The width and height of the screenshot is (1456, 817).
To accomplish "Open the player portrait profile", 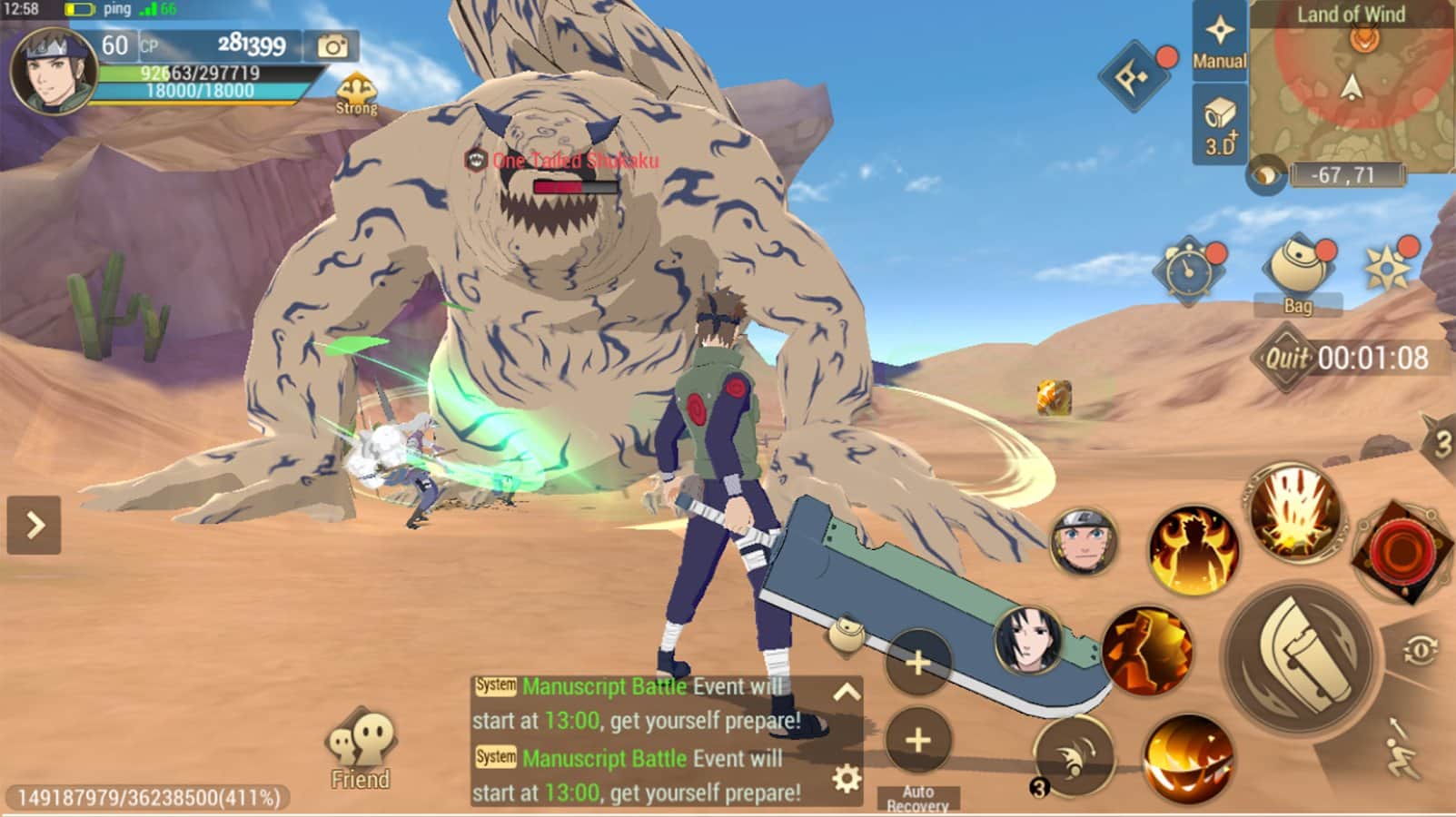I will (x=52, y=71).
